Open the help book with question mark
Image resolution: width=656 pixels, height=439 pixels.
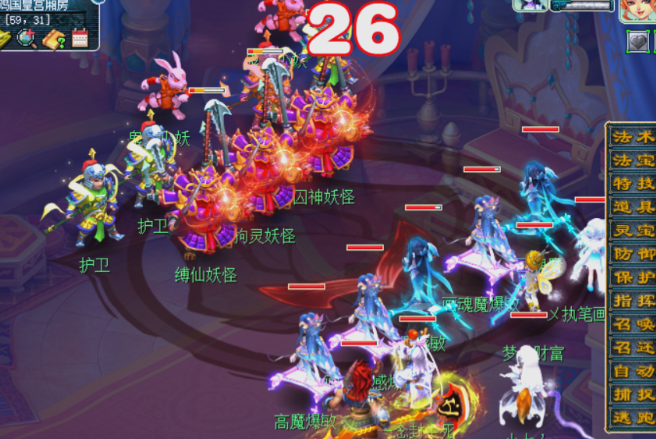pos(54,39)
